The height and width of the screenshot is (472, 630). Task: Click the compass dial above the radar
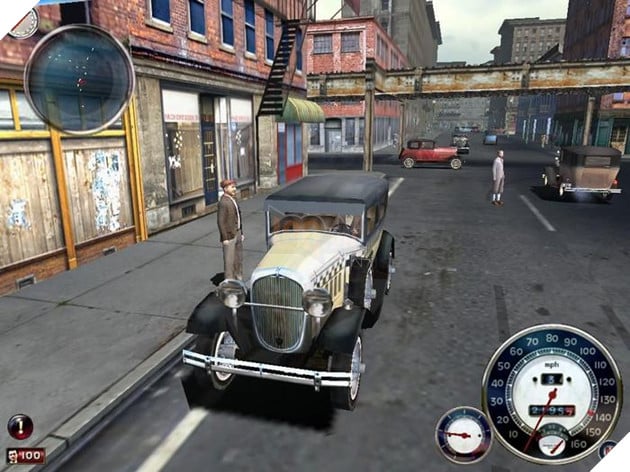pyautogui.click(x=24, y=21)
